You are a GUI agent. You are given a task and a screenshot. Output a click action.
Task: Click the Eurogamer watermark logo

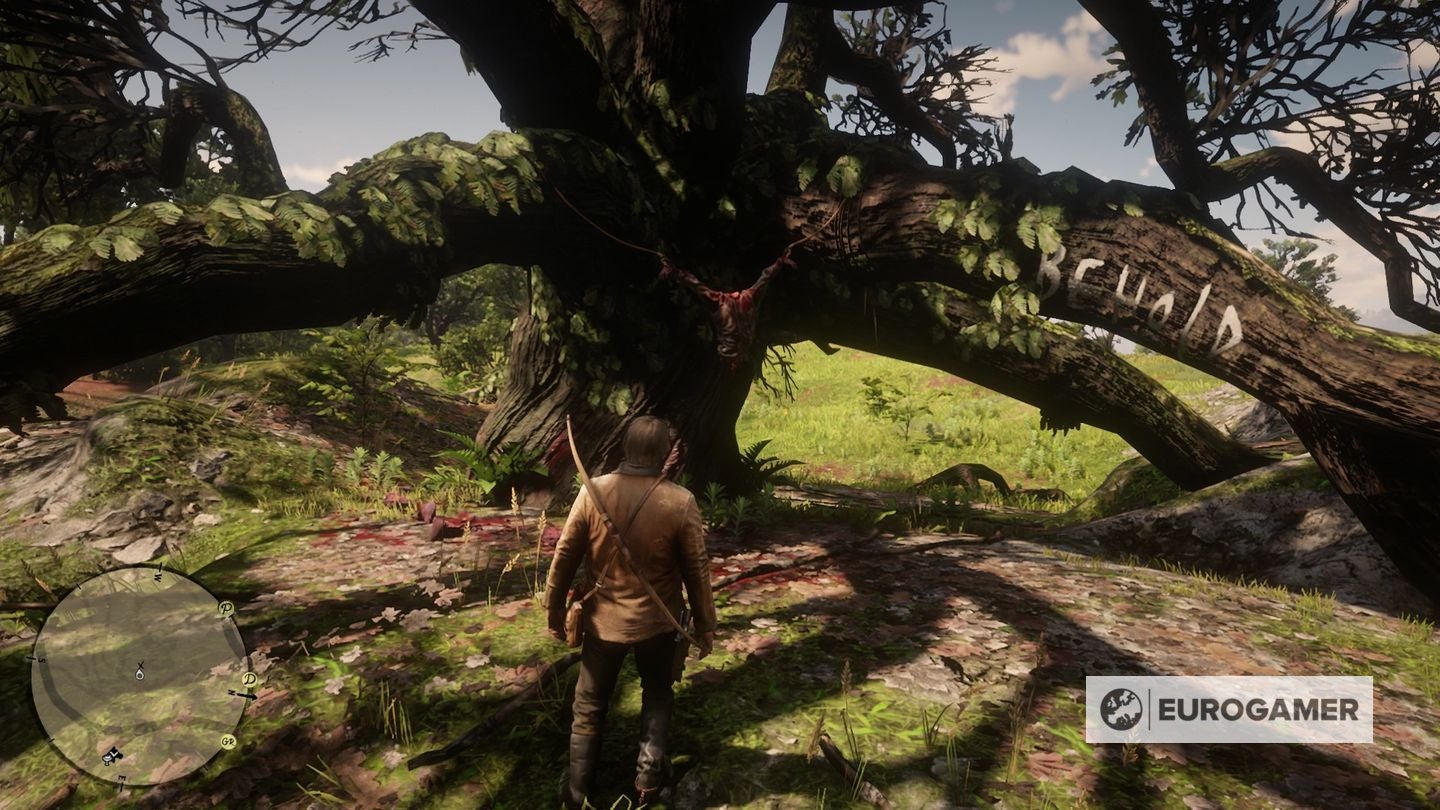point(1228,709)
